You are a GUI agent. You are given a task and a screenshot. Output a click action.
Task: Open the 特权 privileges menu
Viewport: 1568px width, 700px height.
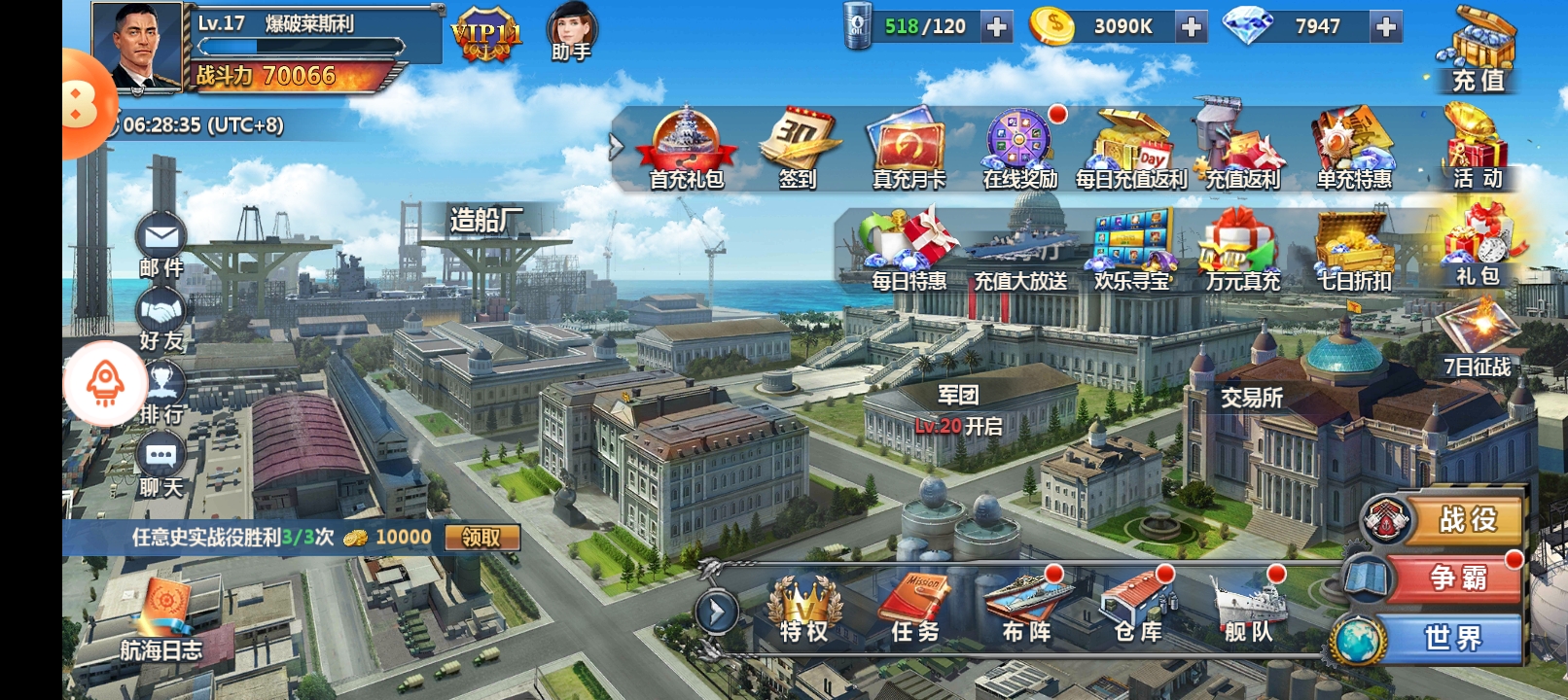coord(804,610)
